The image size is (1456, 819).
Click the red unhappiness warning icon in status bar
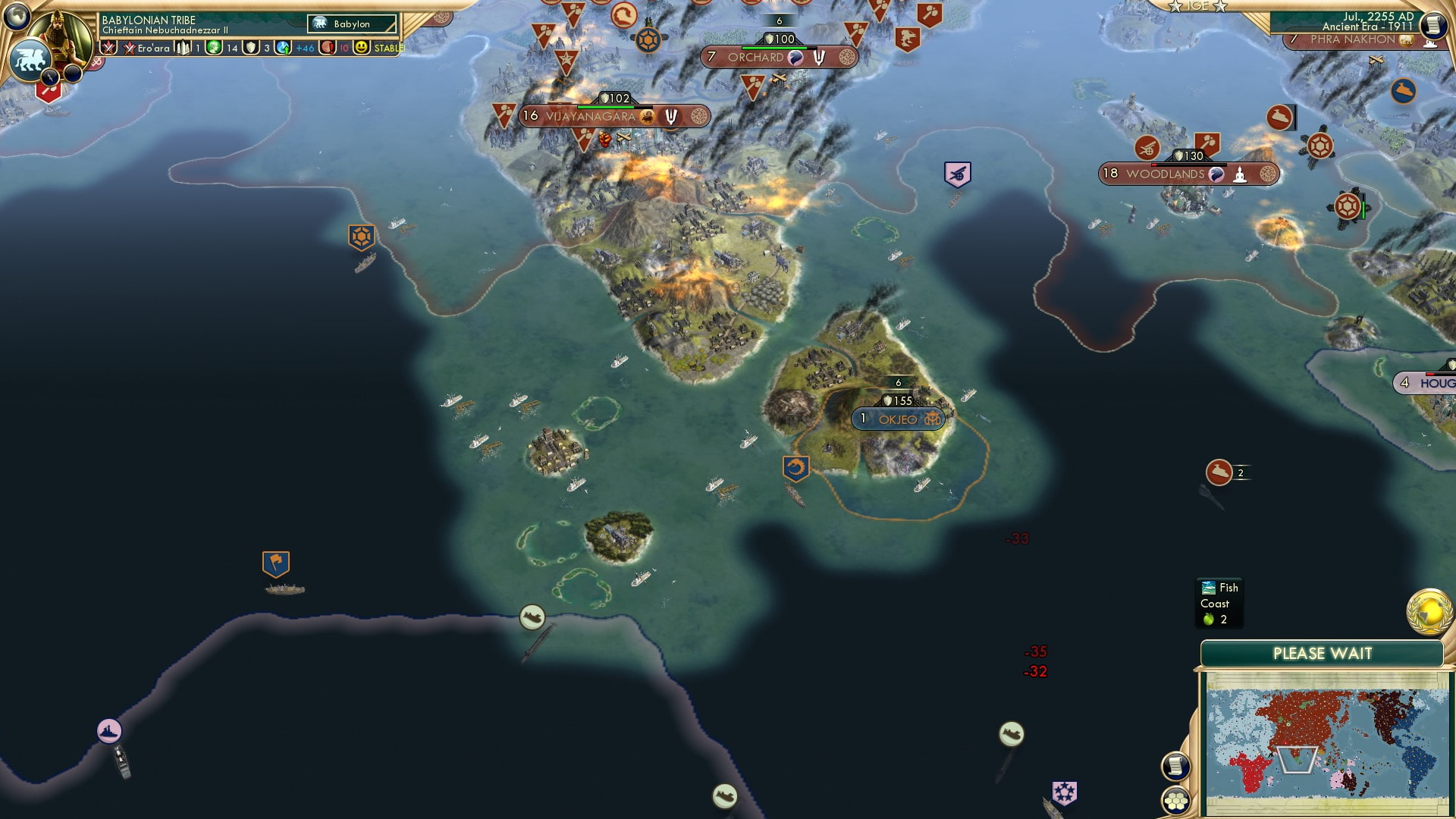click(x=328, y=49)
